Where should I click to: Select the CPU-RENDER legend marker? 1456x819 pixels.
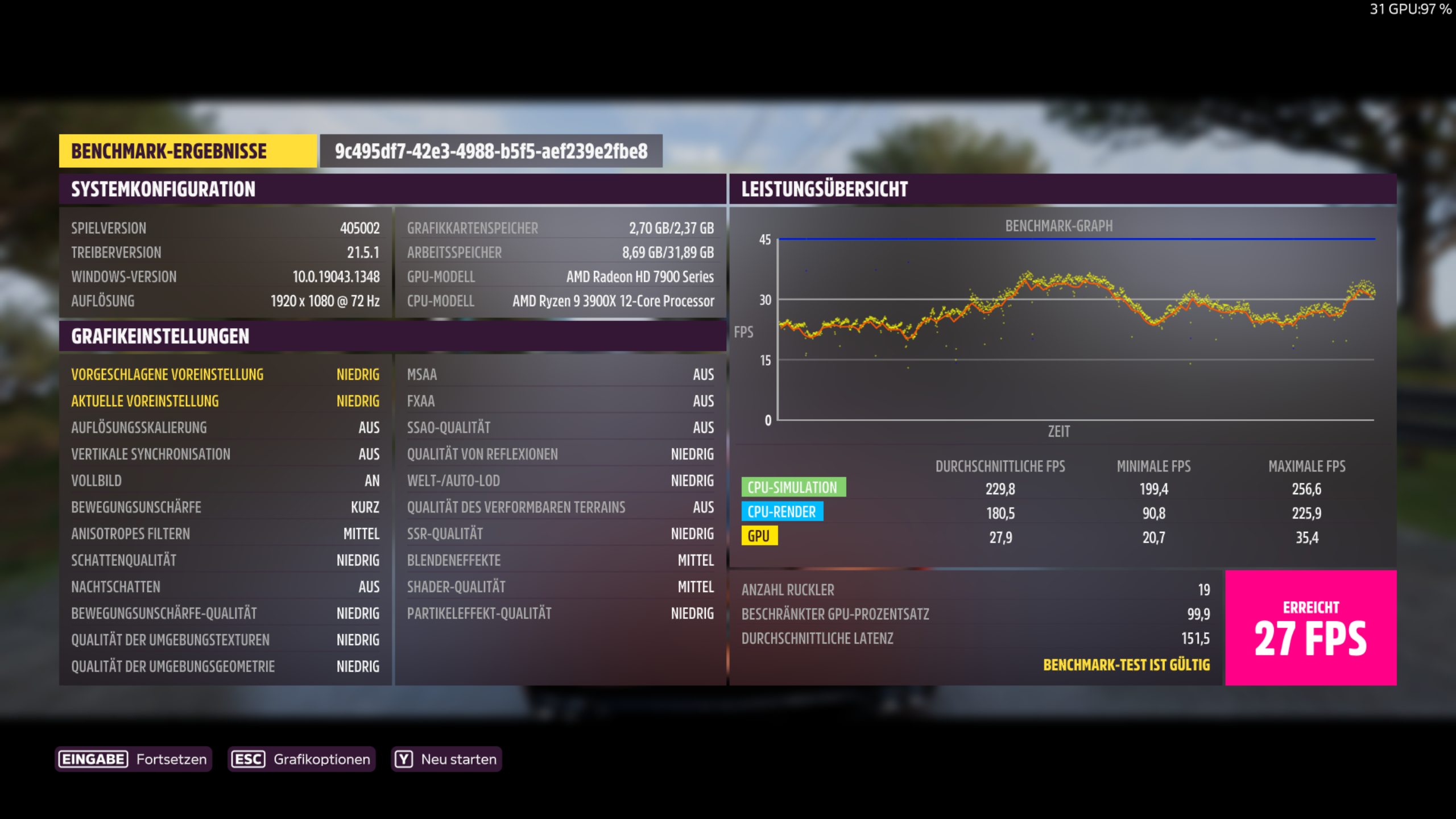783,511
